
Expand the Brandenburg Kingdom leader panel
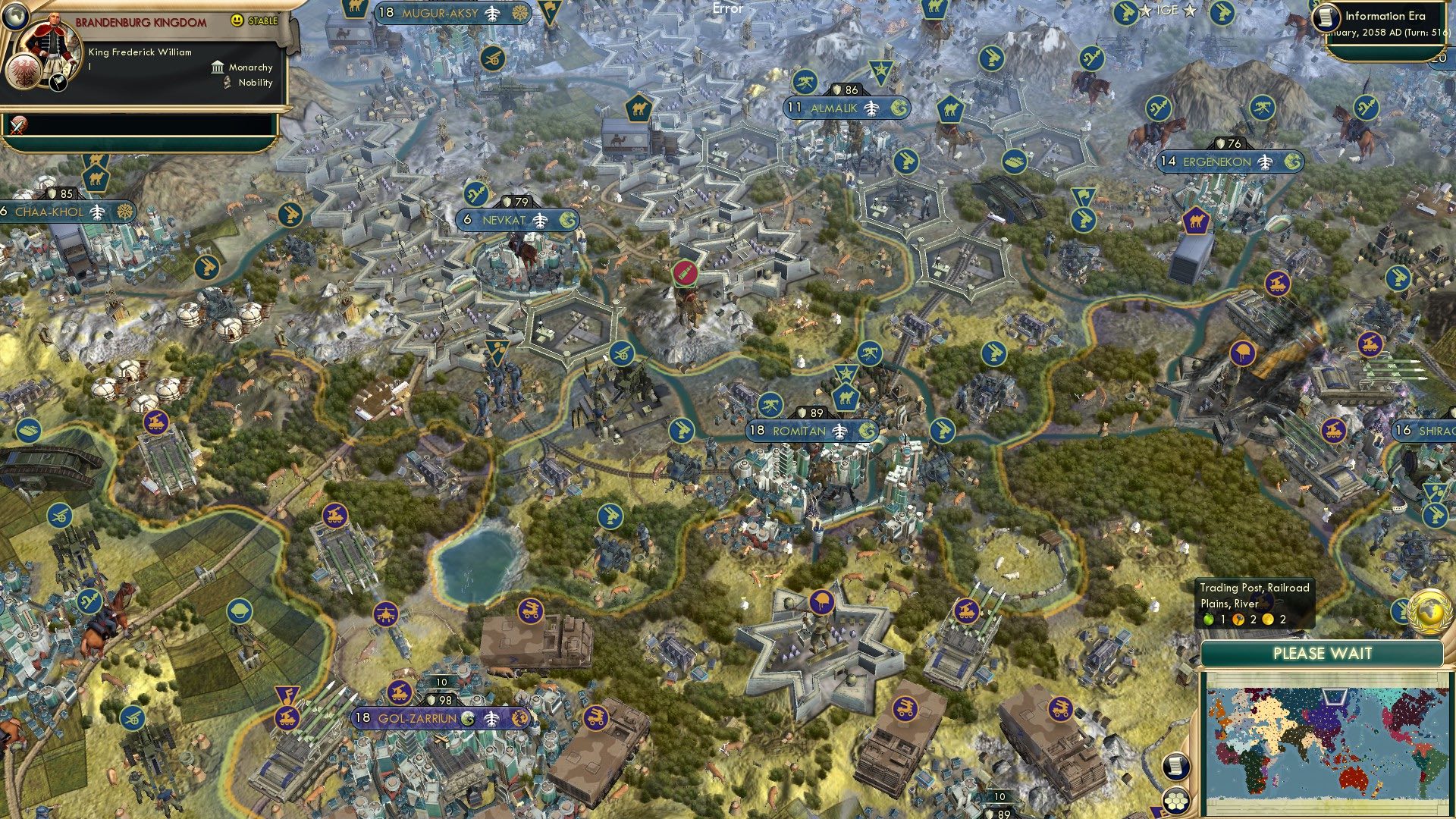[140, 21]
